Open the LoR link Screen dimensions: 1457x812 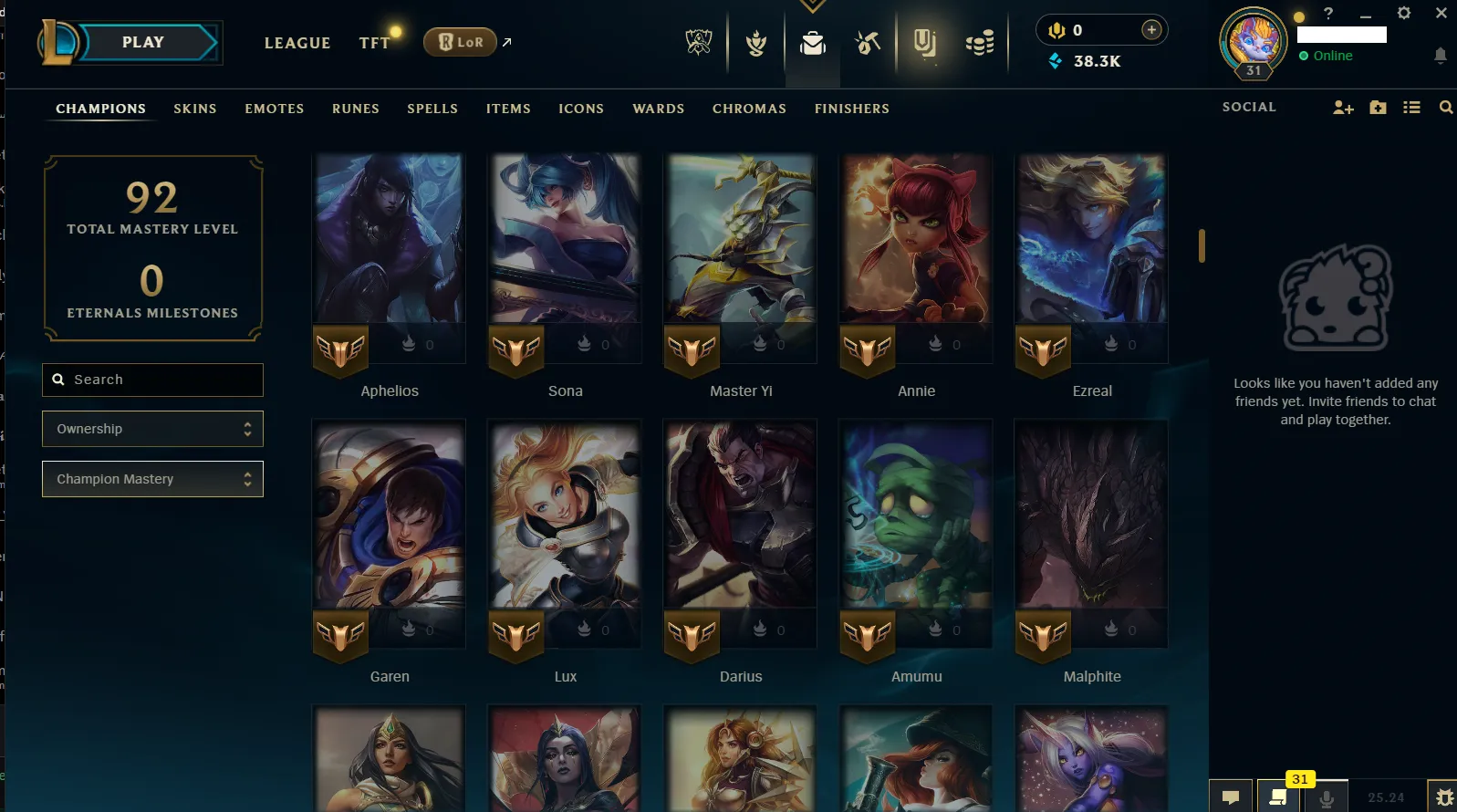461,42
